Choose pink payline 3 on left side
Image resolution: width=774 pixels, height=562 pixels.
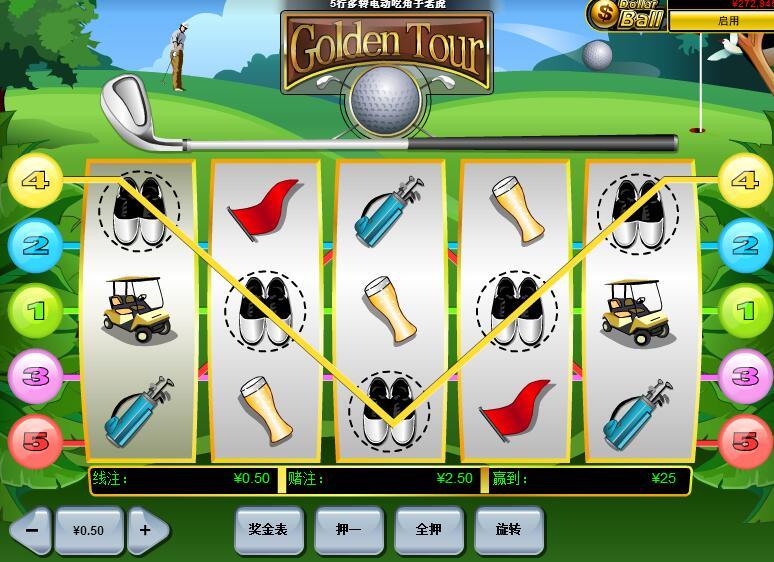35,376
